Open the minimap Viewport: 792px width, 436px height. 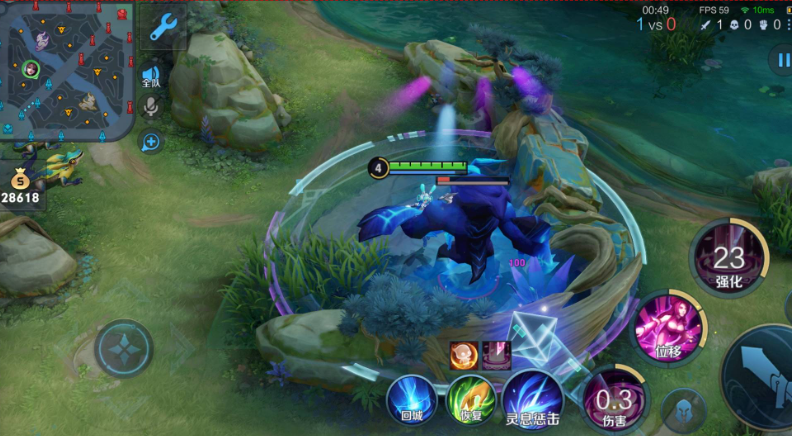(67, 70)
